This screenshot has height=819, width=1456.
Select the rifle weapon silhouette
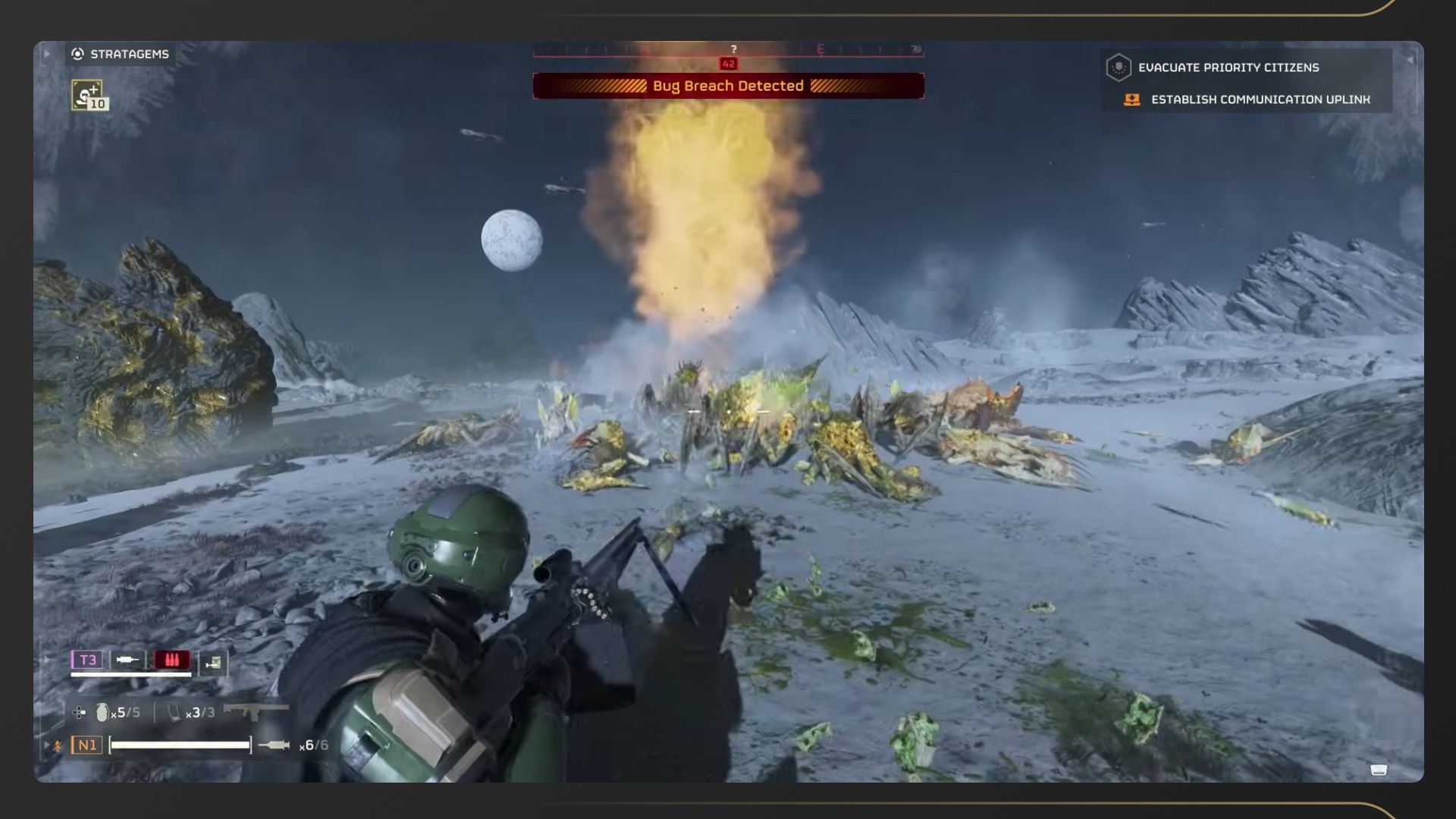256,711
